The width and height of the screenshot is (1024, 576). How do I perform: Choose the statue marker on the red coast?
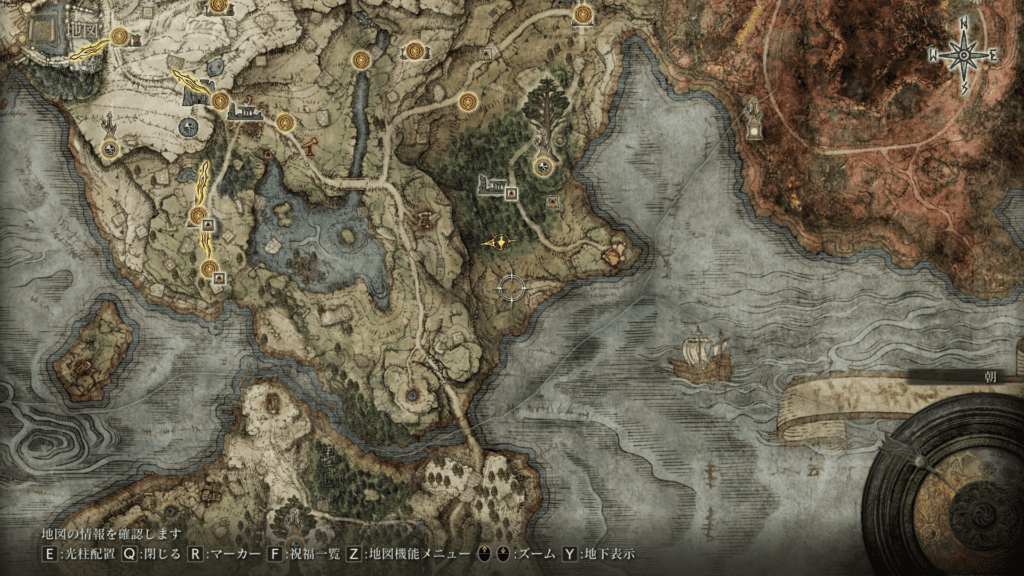[x=756, y=118]
